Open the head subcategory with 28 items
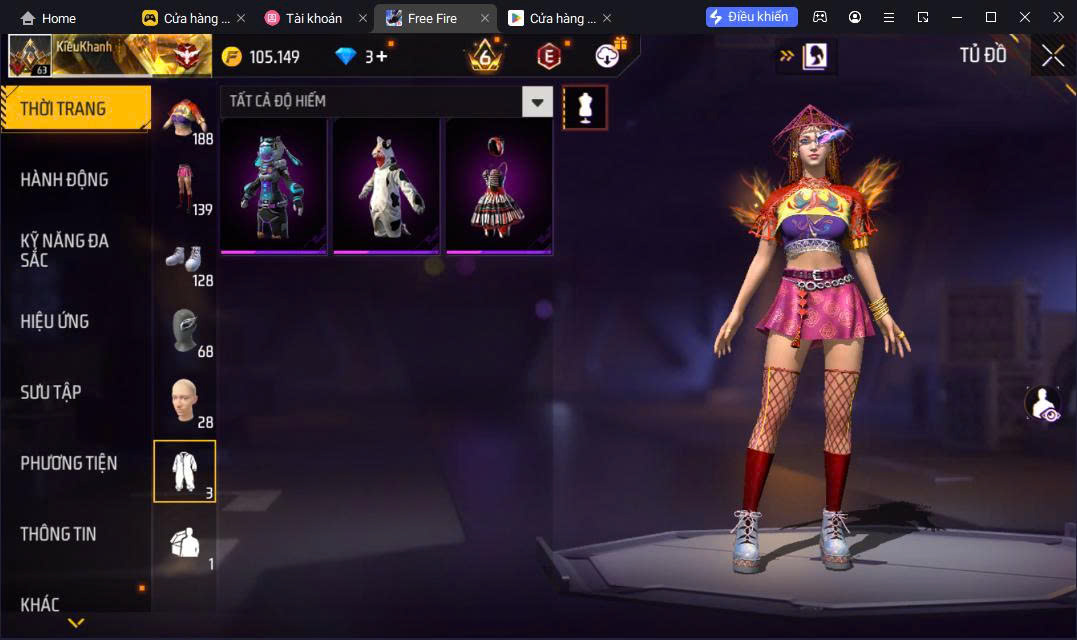This screenshot has height=640, width=1077. [x=185, y=401]
